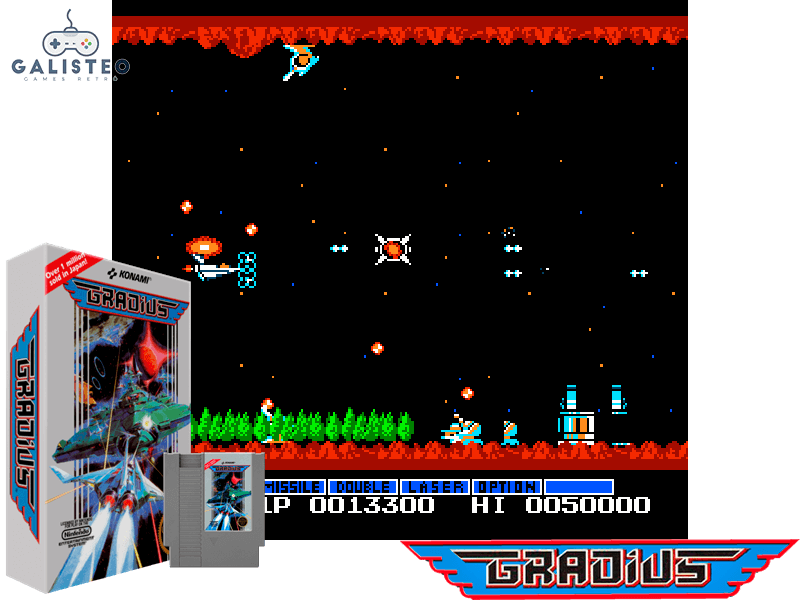Click the Galisteo Games Retro logo
This screenshot has width=800, height=600.
[x=69, y=48]
